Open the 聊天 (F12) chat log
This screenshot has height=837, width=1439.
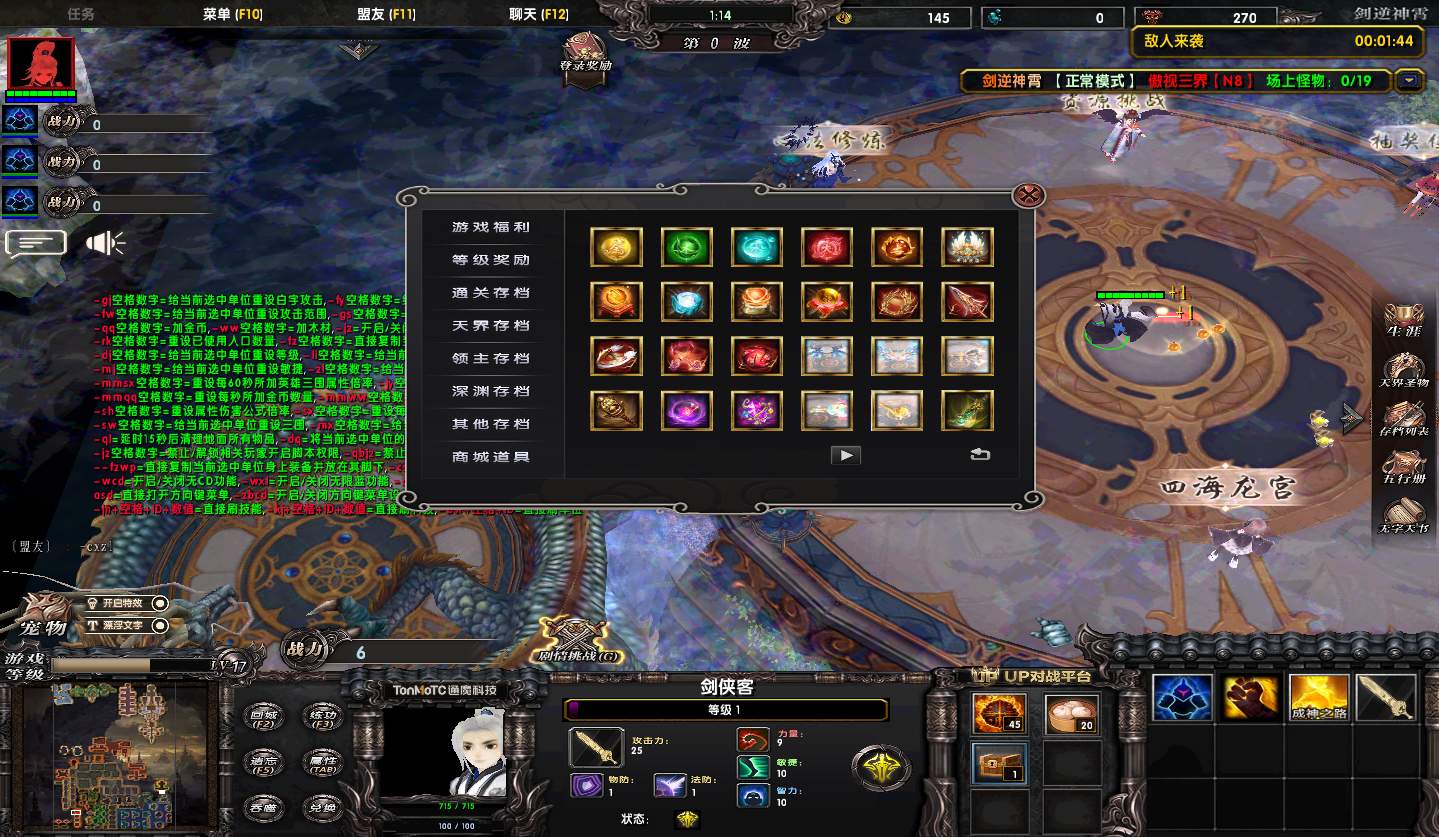[x=538, y=15]
